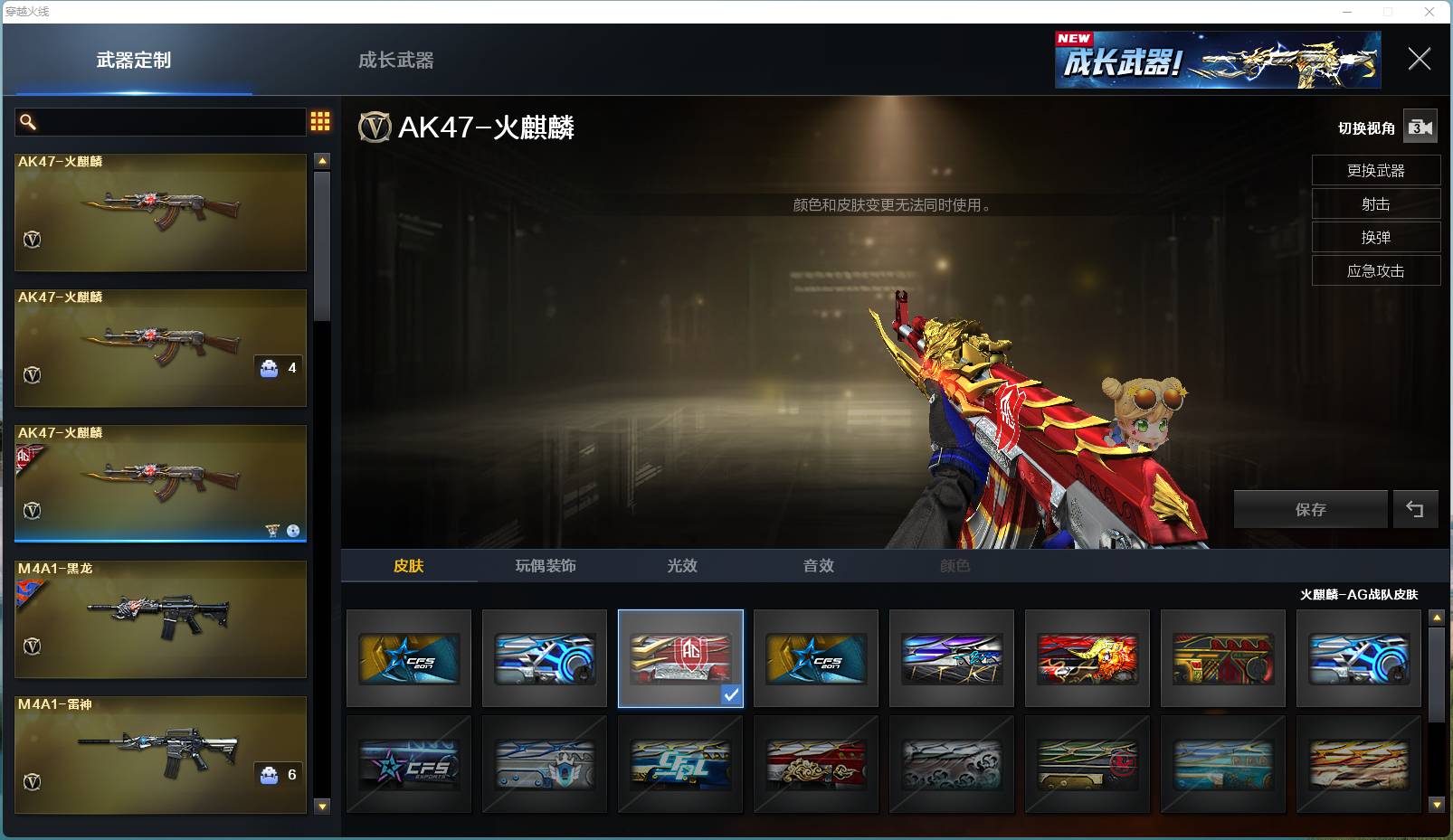Click the disc icon on the third weapon card
This screenshot has height=840, width=1453.
point(291,528)
